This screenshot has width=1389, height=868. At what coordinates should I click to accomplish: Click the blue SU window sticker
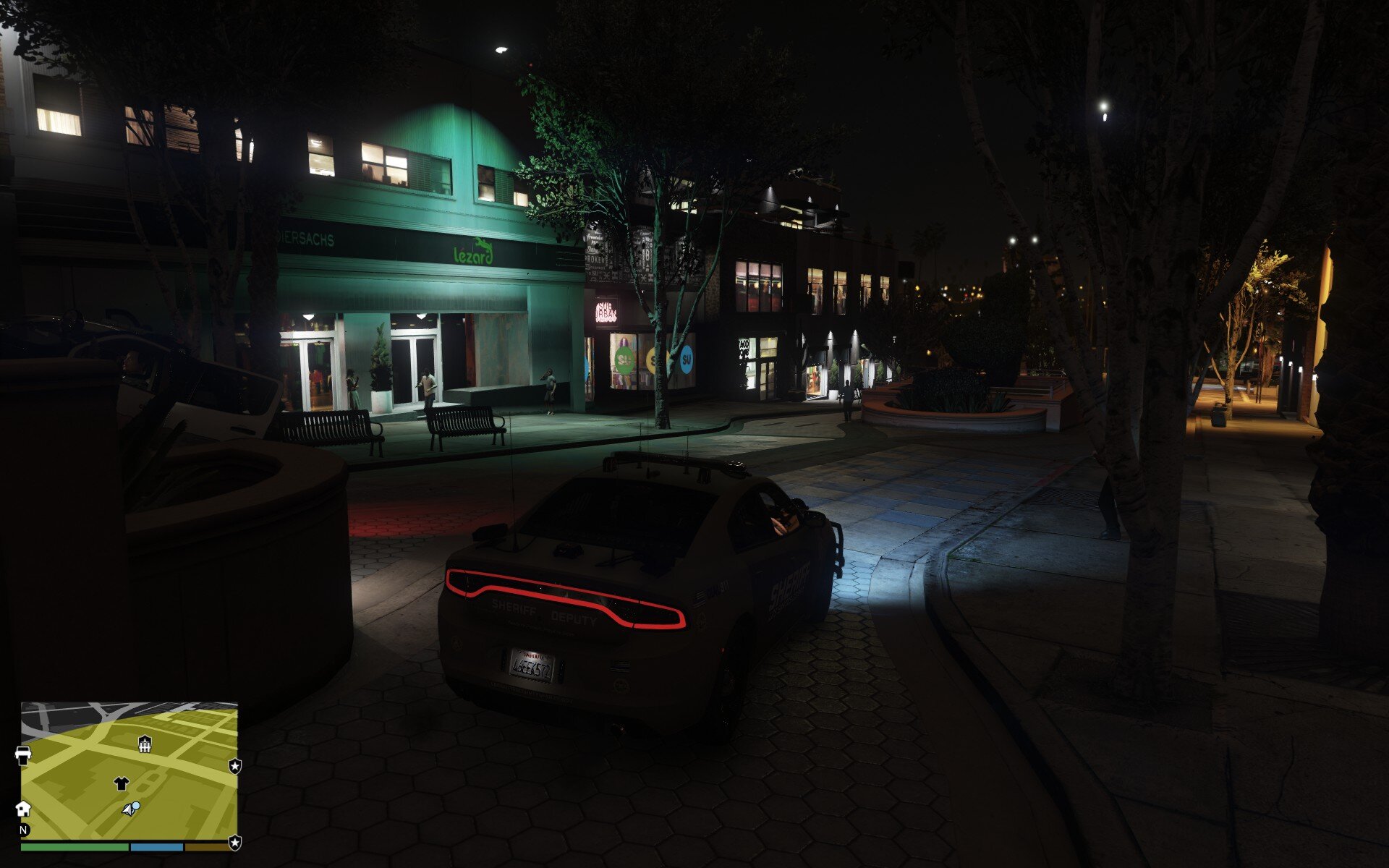point(686,359)
